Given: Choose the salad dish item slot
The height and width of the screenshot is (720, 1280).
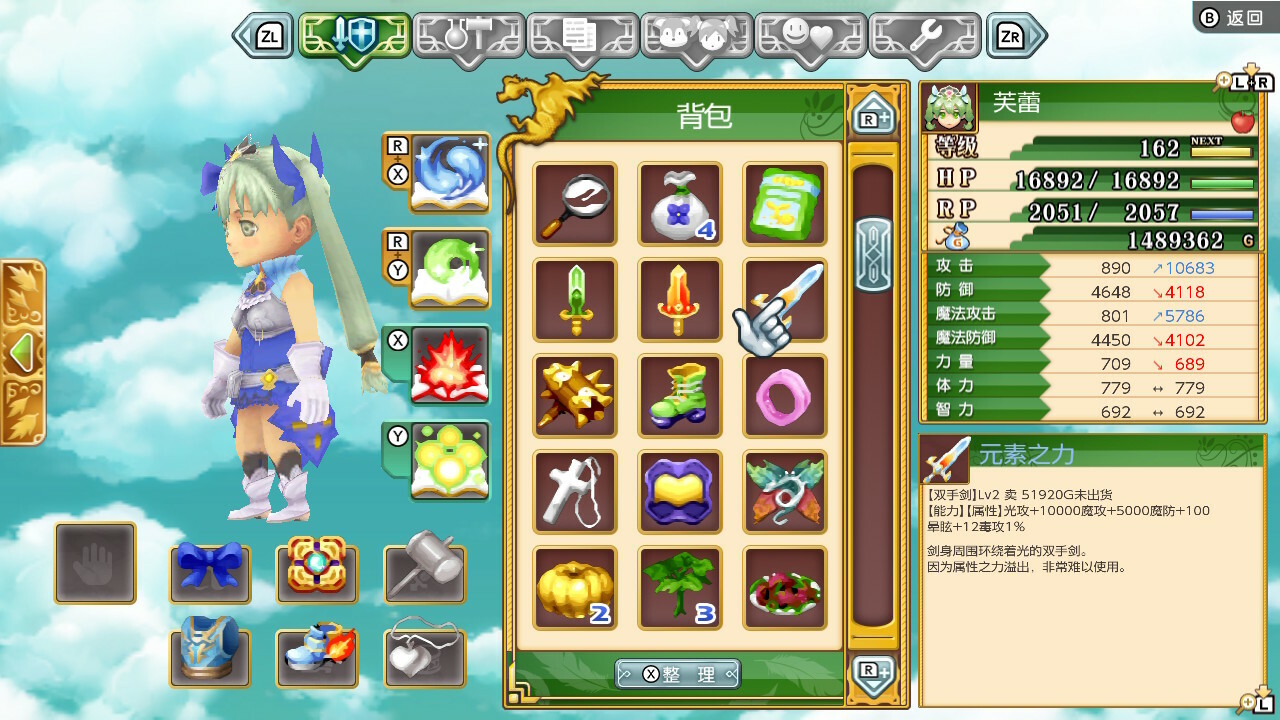Looking at the screenshot, I should tap(785, 588).
